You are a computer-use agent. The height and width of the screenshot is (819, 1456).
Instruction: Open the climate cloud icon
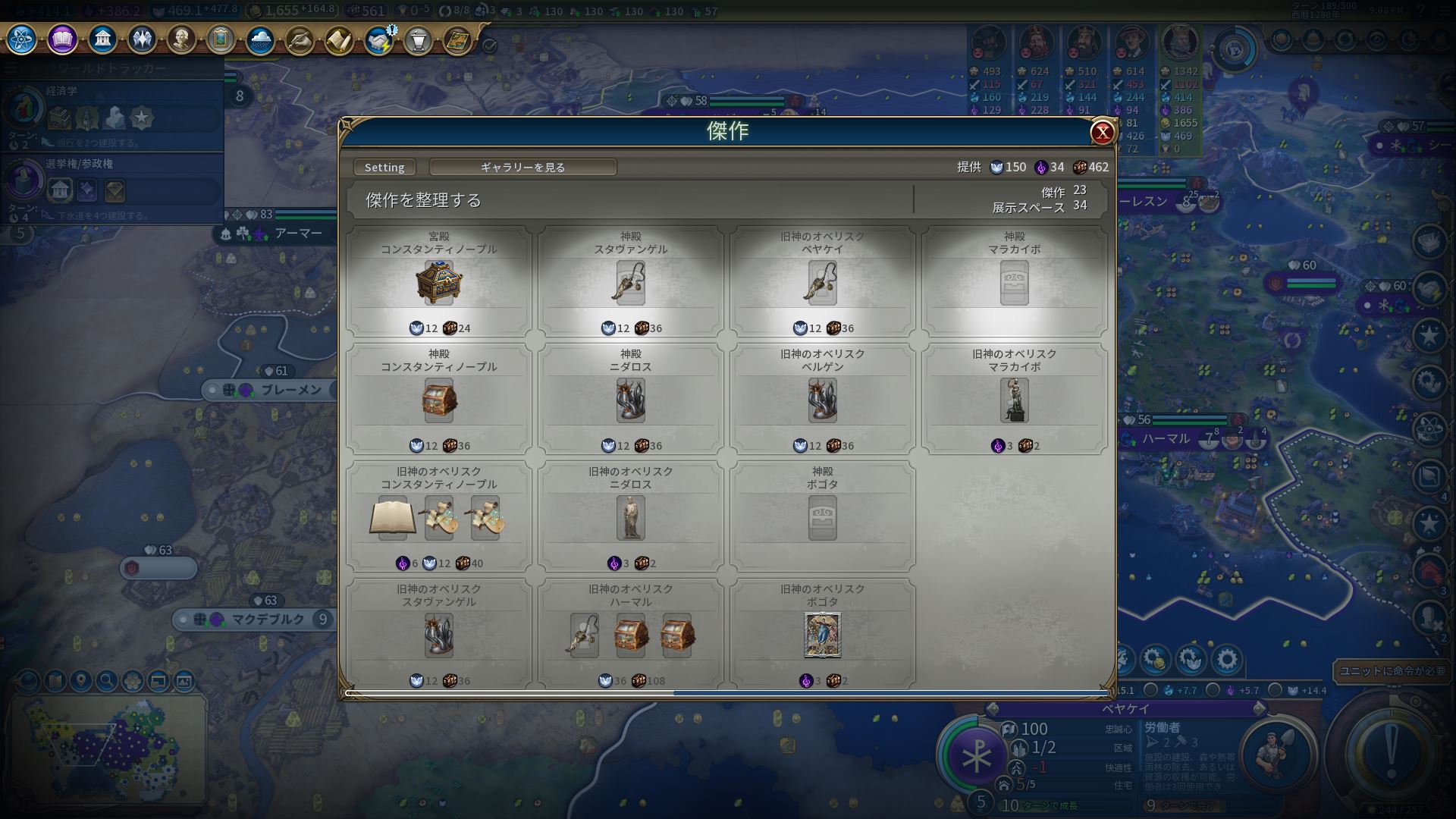pyautogui.click(x=260, y=39)
